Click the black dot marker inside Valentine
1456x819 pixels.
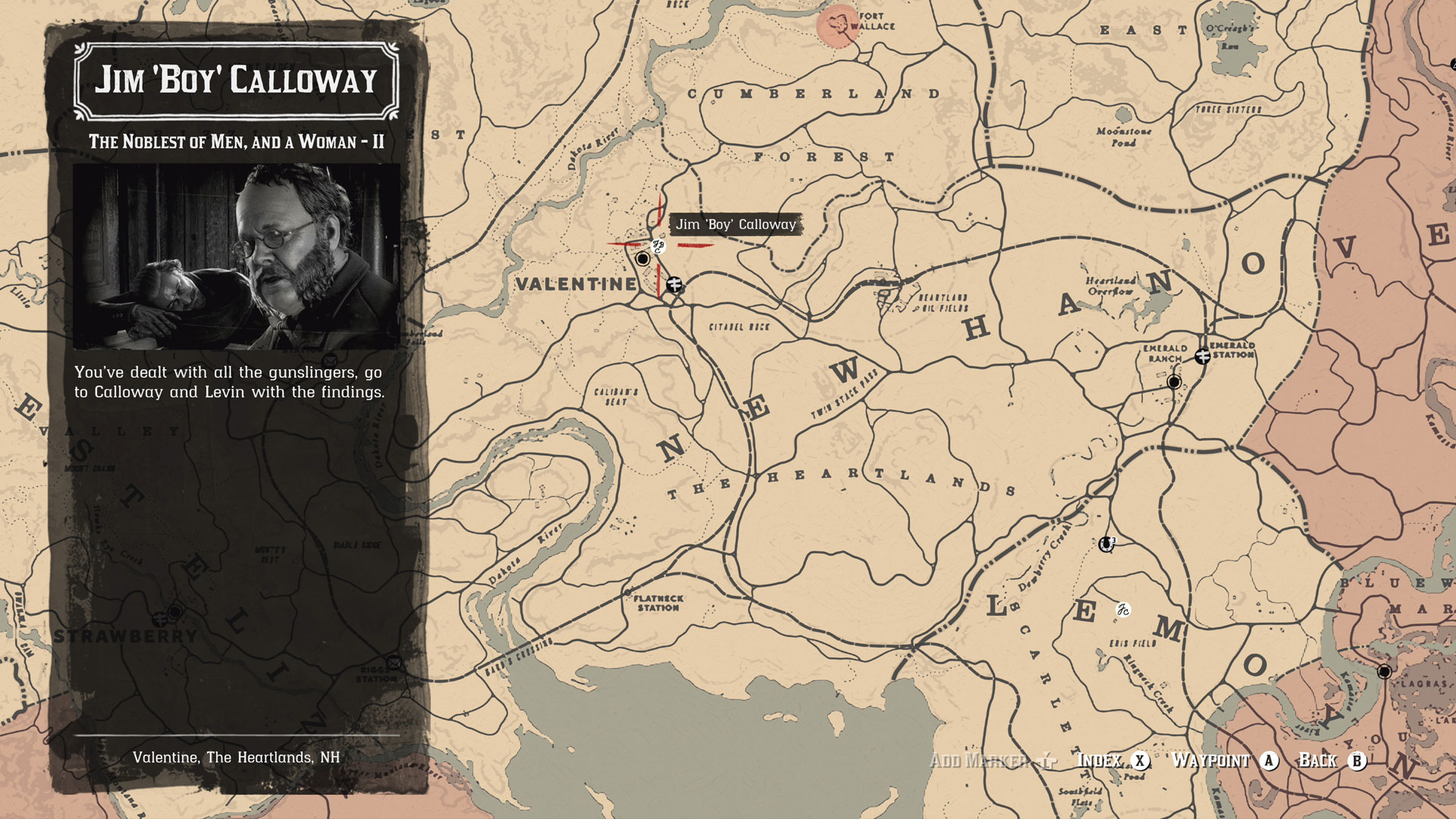click(642, 260)
